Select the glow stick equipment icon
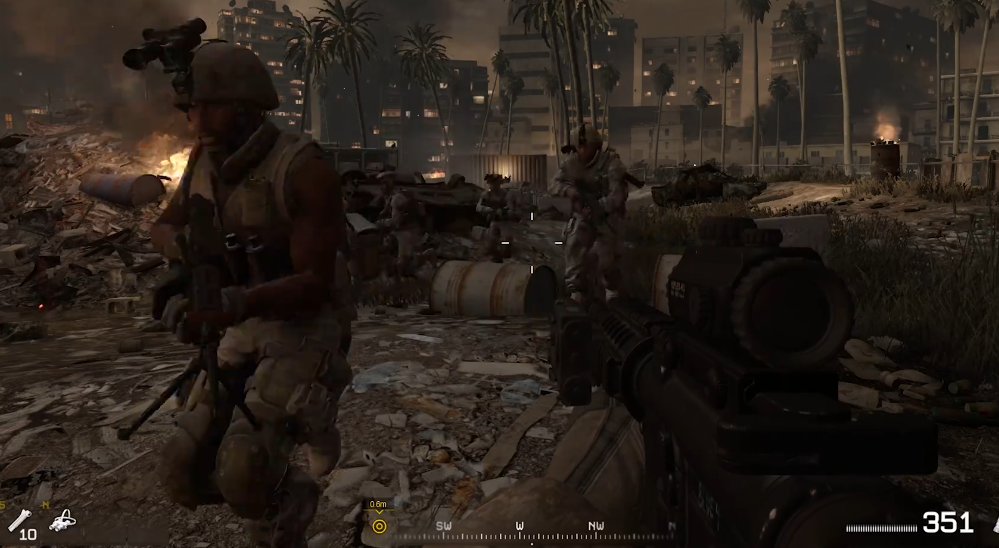The height and width of the screenshot is (548, 999). click(20, 518)
